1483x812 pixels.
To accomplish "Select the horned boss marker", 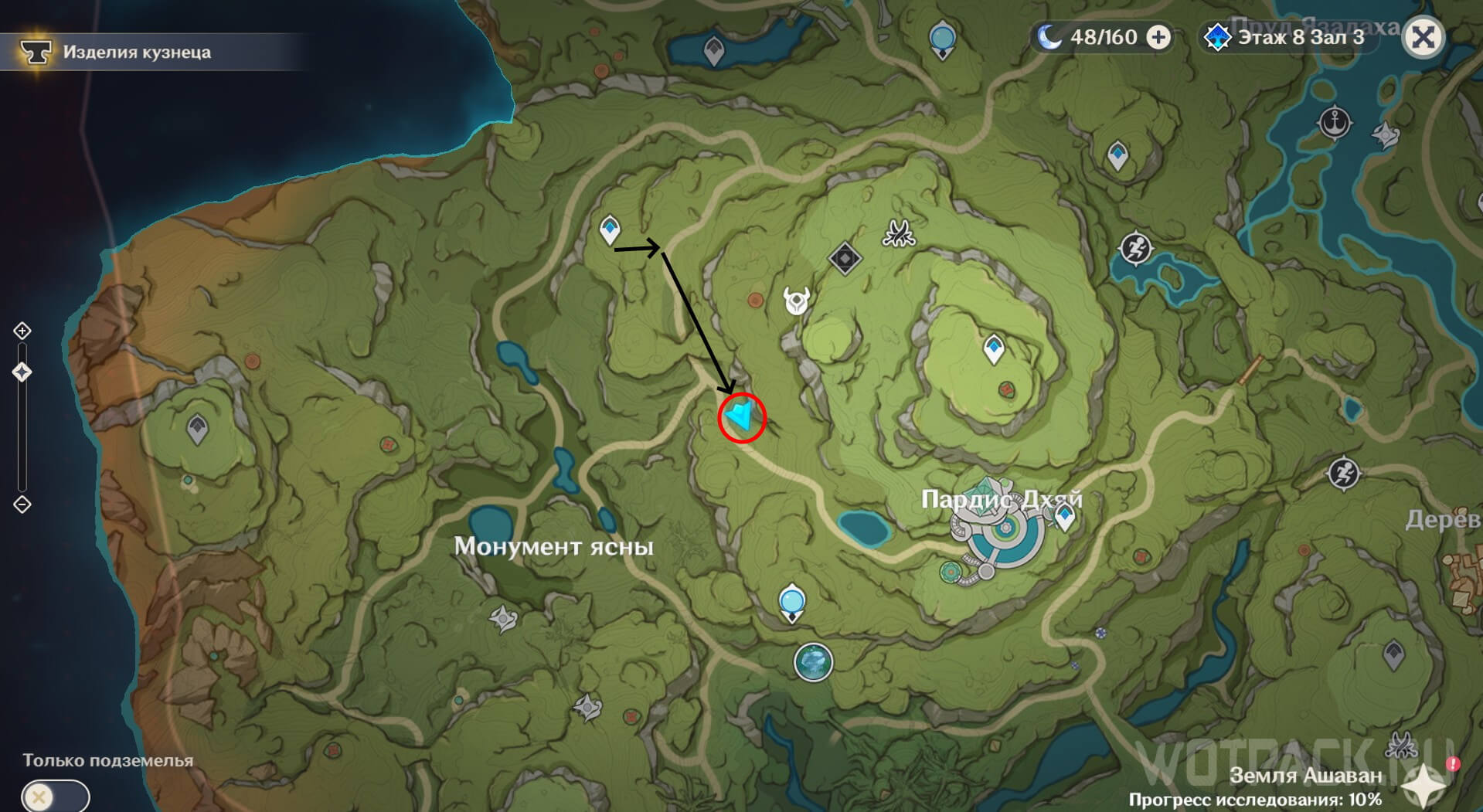I will pyautogui.click(x=796, y=301).
